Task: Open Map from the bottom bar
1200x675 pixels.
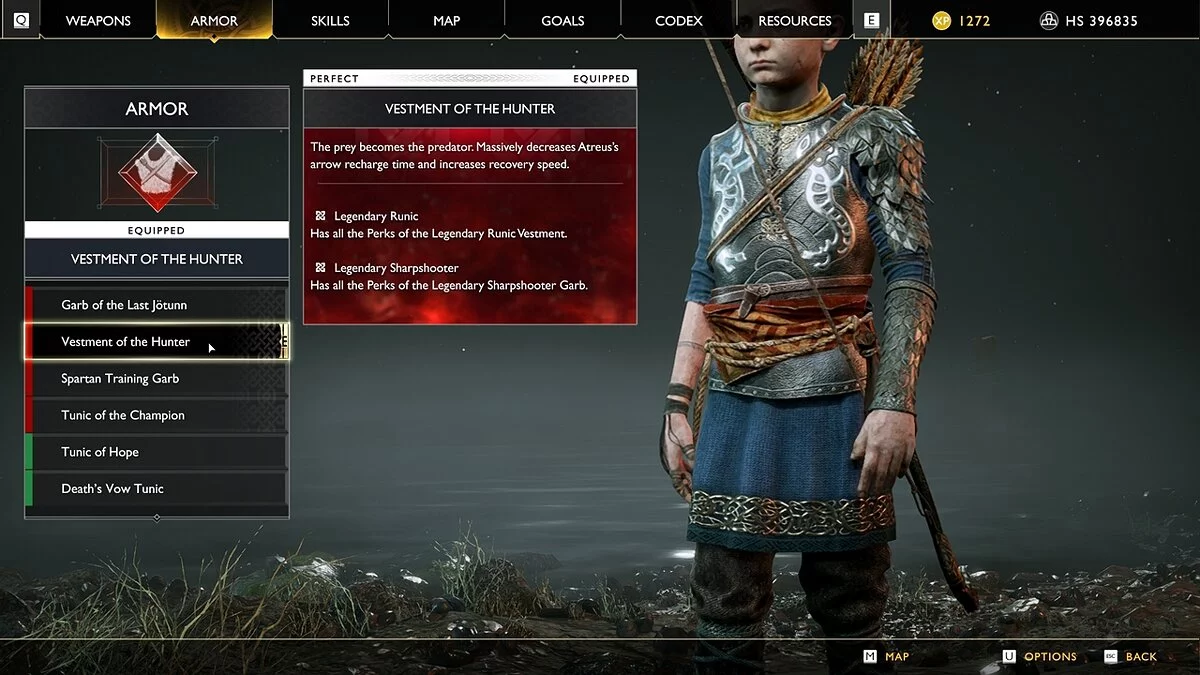Action: coord(896,657)
